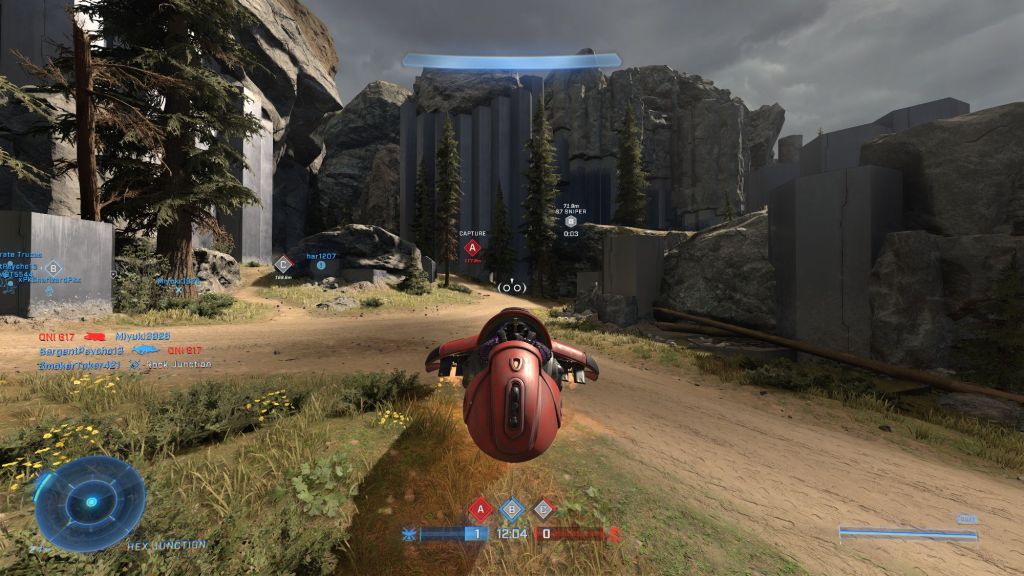This screenshot has height=576, width=1024.
Task: Click the motion tracker radar
Action: [x=90, y=502]
